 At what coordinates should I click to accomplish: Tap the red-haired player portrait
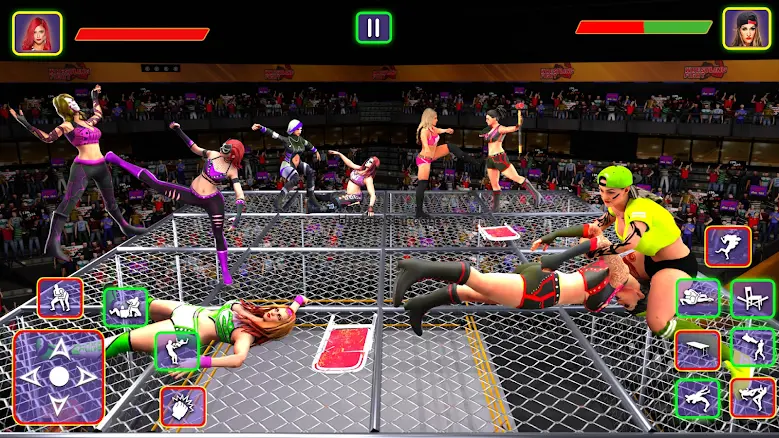37,32
